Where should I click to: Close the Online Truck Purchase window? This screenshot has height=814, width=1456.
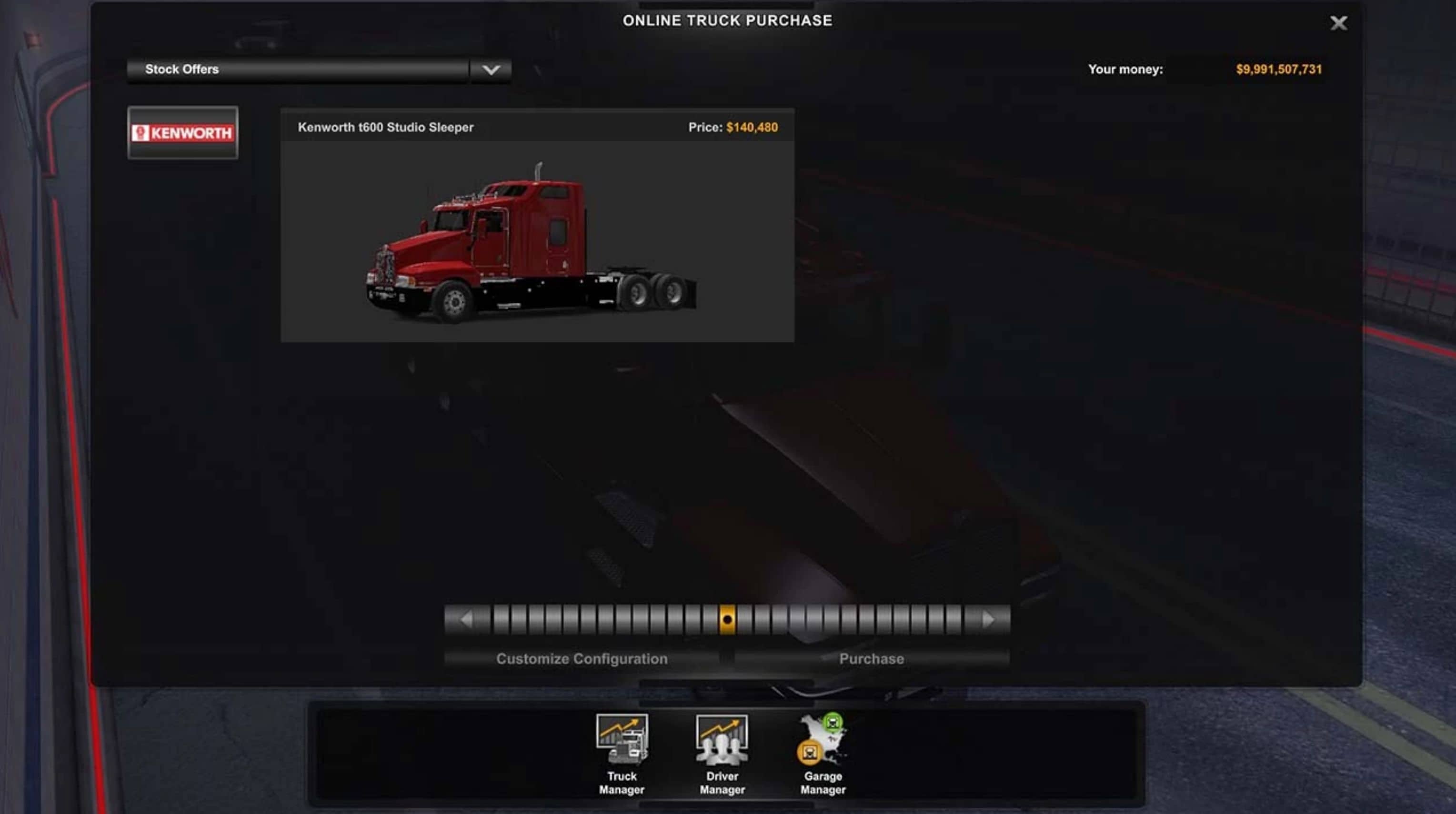pos(1338,23)
